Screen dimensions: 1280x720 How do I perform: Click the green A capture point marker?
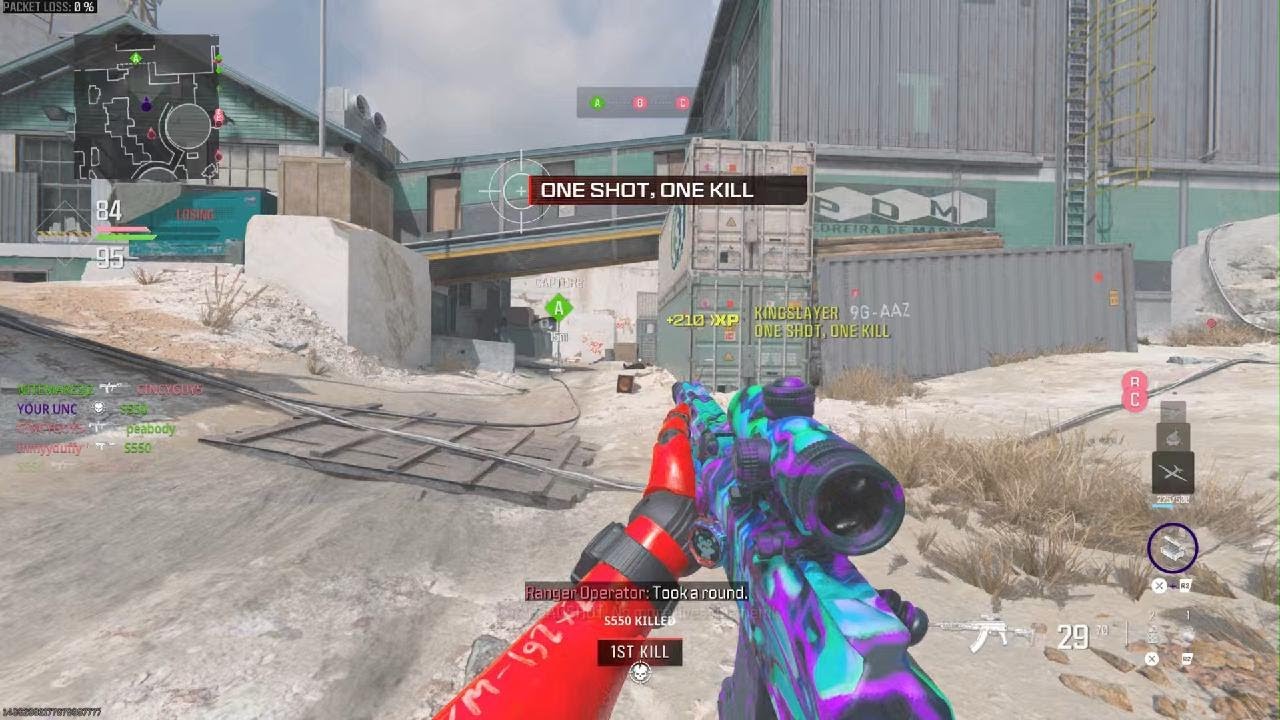point(558,308)
